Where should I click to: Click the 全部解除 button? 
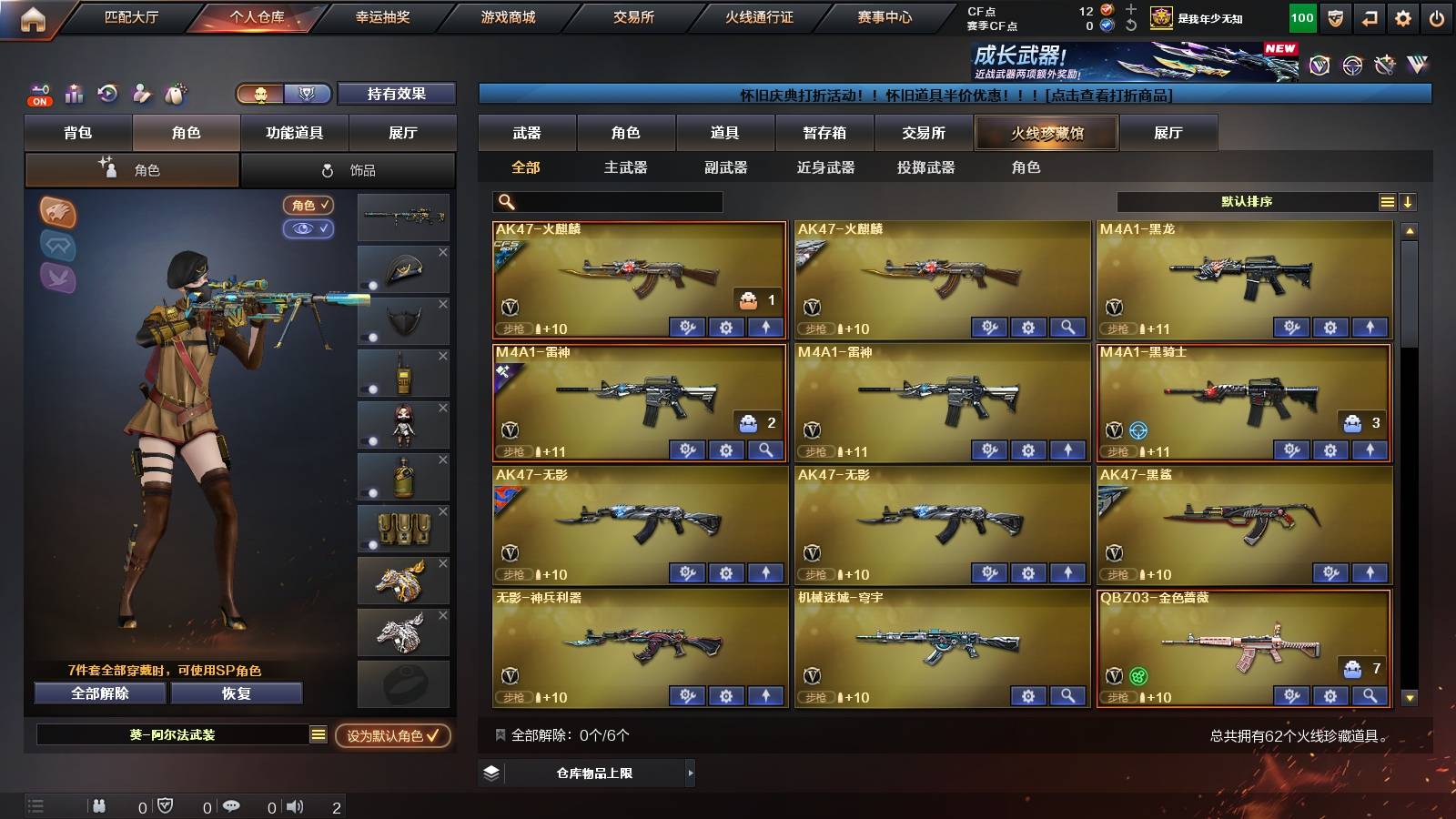click(99, 693)
